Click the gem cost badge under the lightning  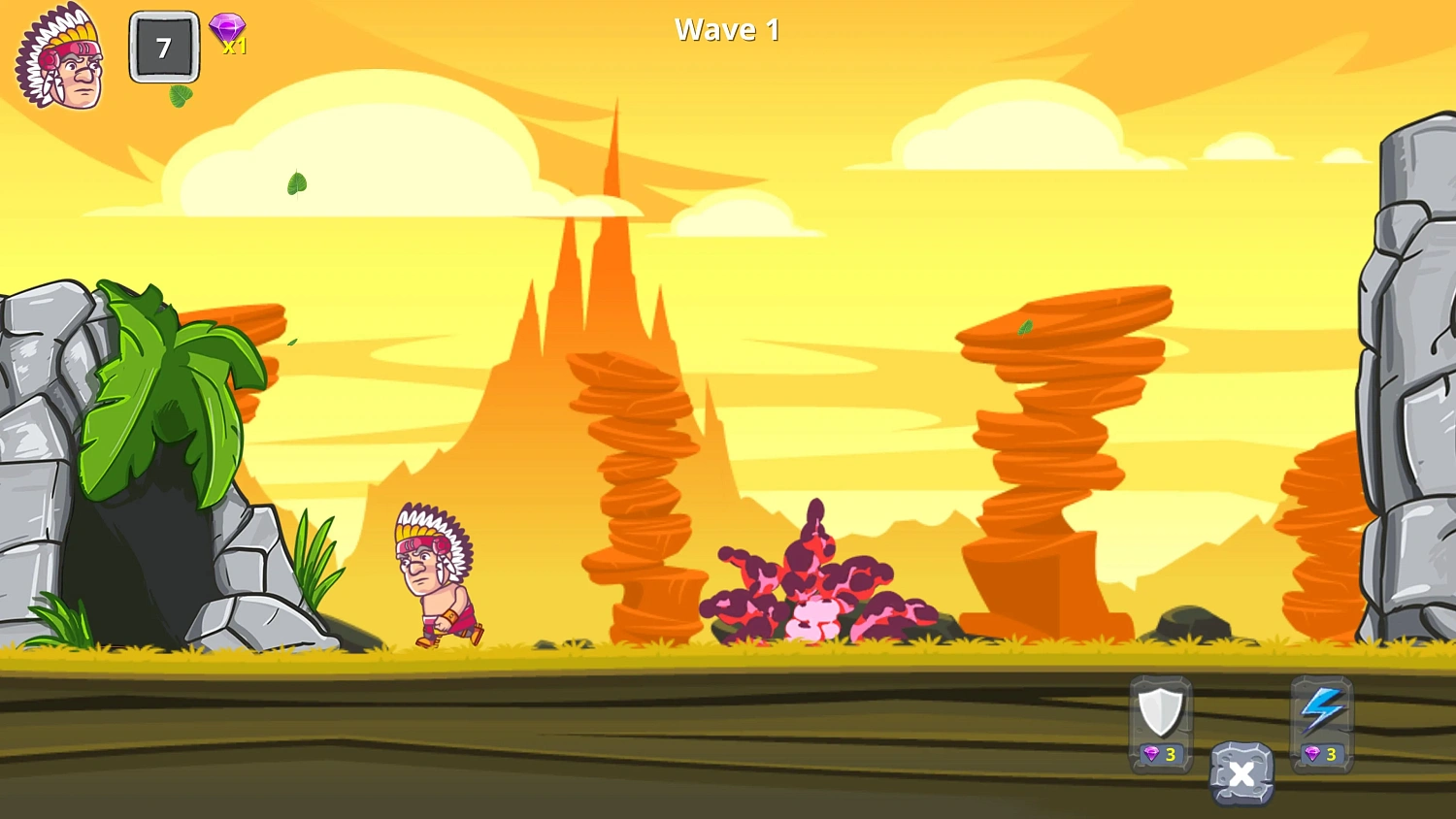point(1320,755)
